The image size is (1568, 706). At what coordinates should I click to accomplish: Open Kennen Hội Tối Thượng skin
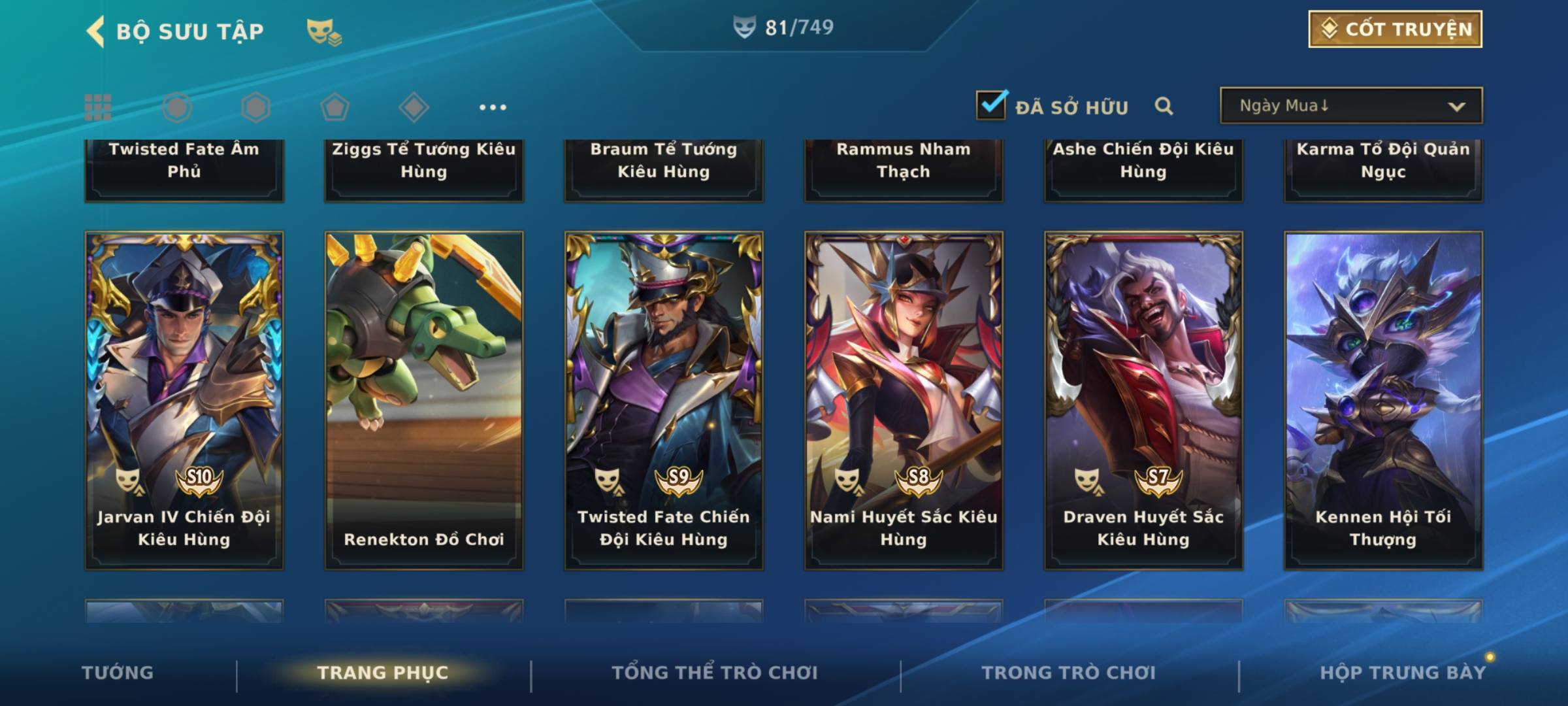point(1383,400)
